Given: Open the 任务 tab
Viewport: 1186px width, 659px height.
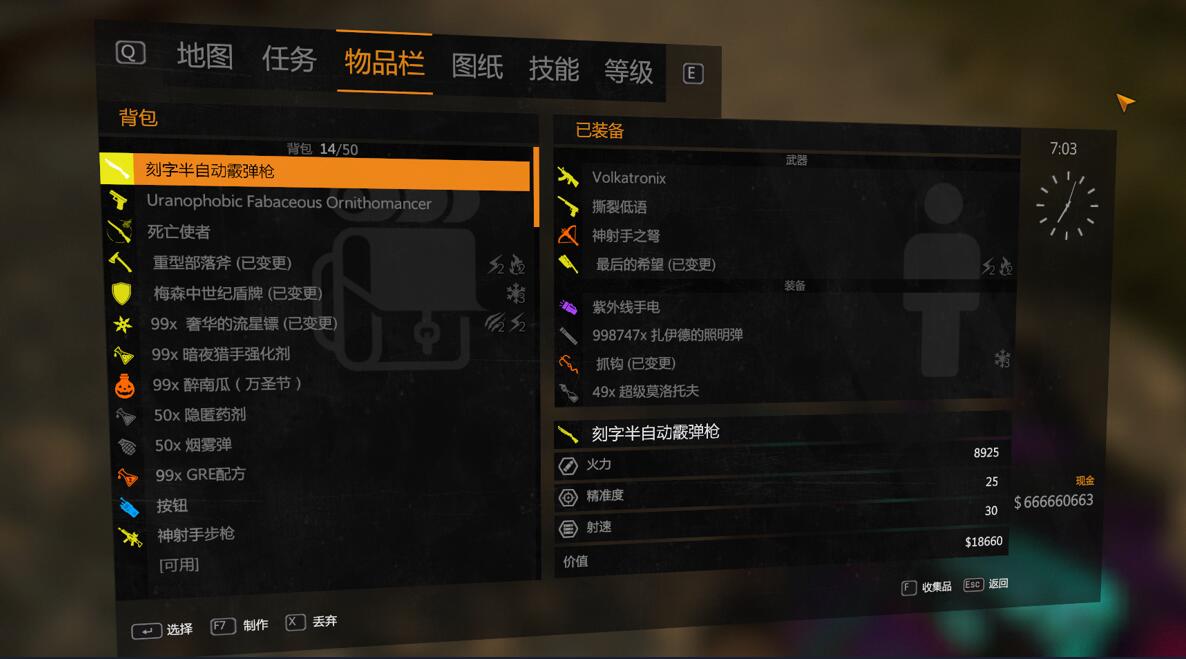Looking at the screenshot, I should point(289,59).
